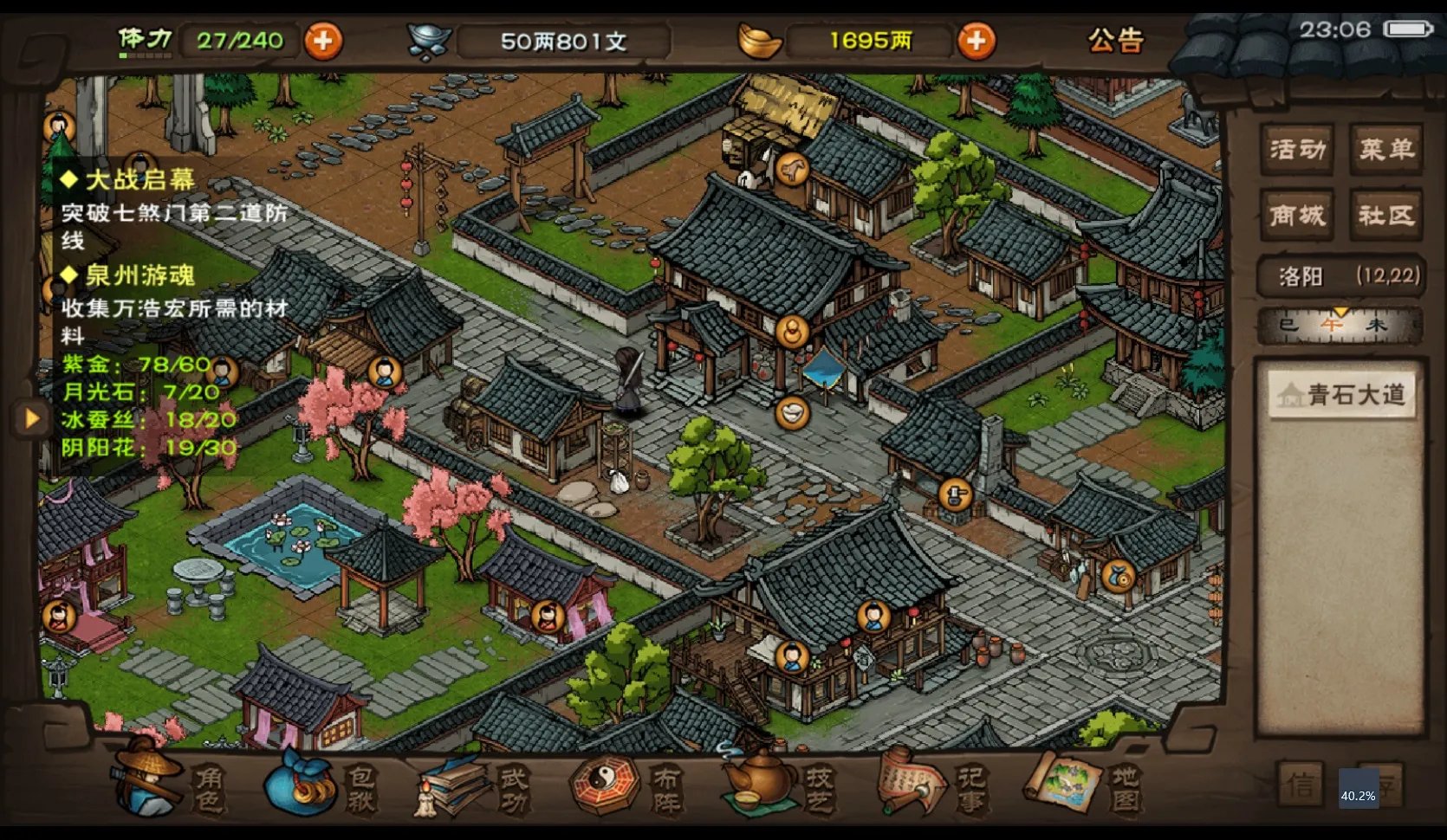Open the 地图 world map
This screenshot has height=840, width=1447.
pos(1083,785)
